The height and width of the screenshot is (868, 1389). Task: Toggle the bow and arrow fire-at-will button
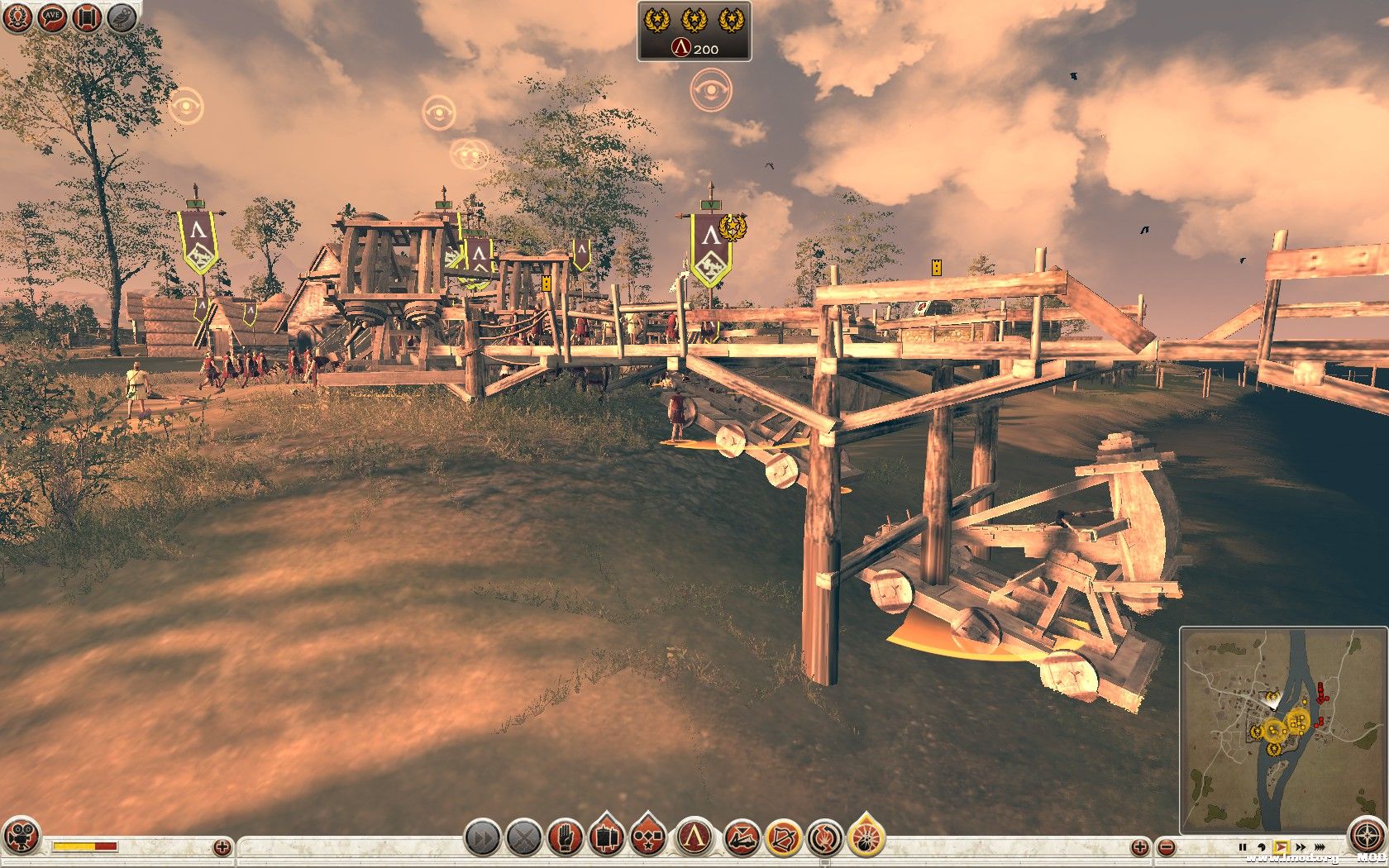coord(783,839)
